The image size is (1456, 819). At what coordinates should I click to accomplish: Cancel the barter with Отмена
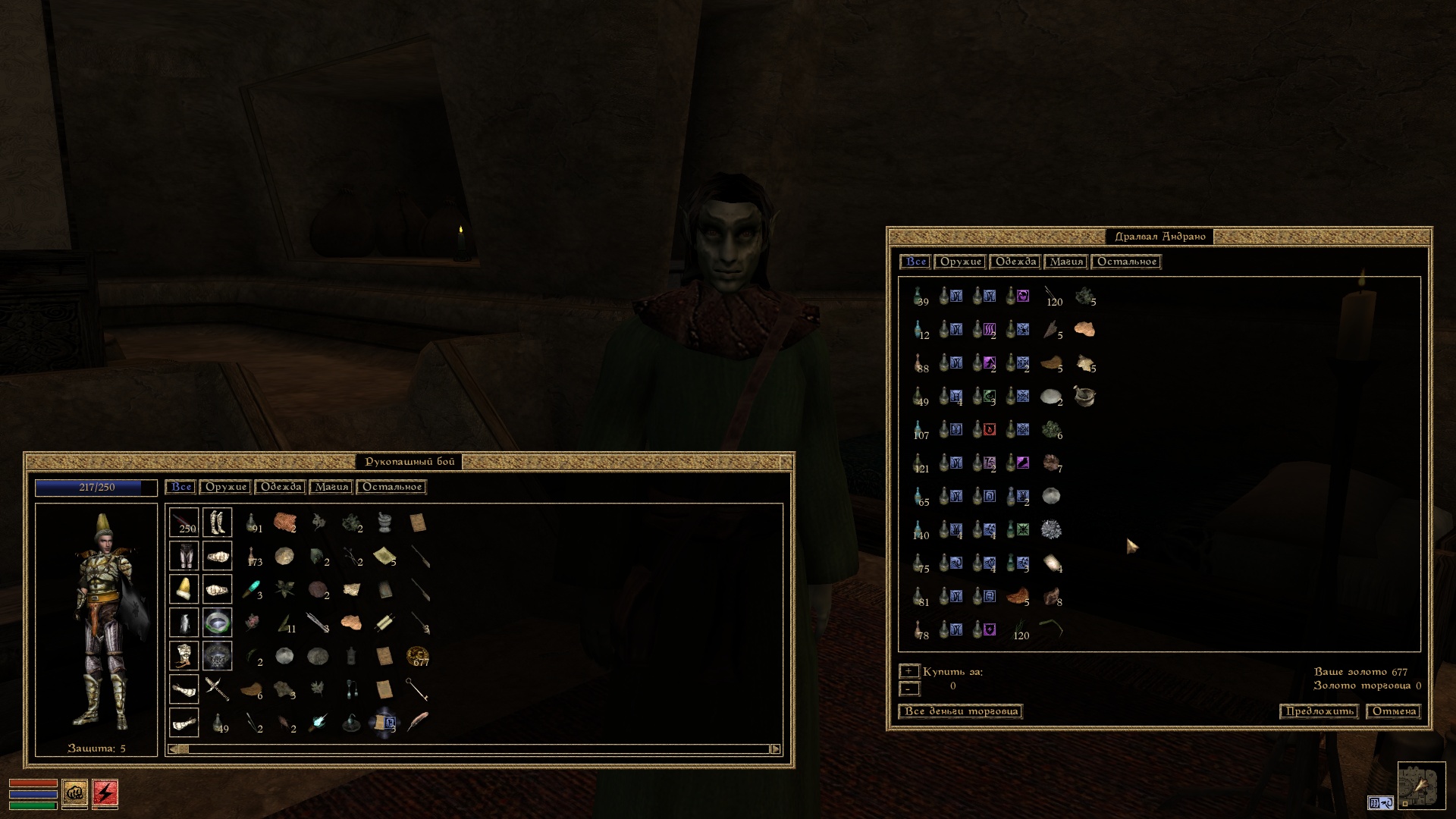click(x=1394, y=711)
